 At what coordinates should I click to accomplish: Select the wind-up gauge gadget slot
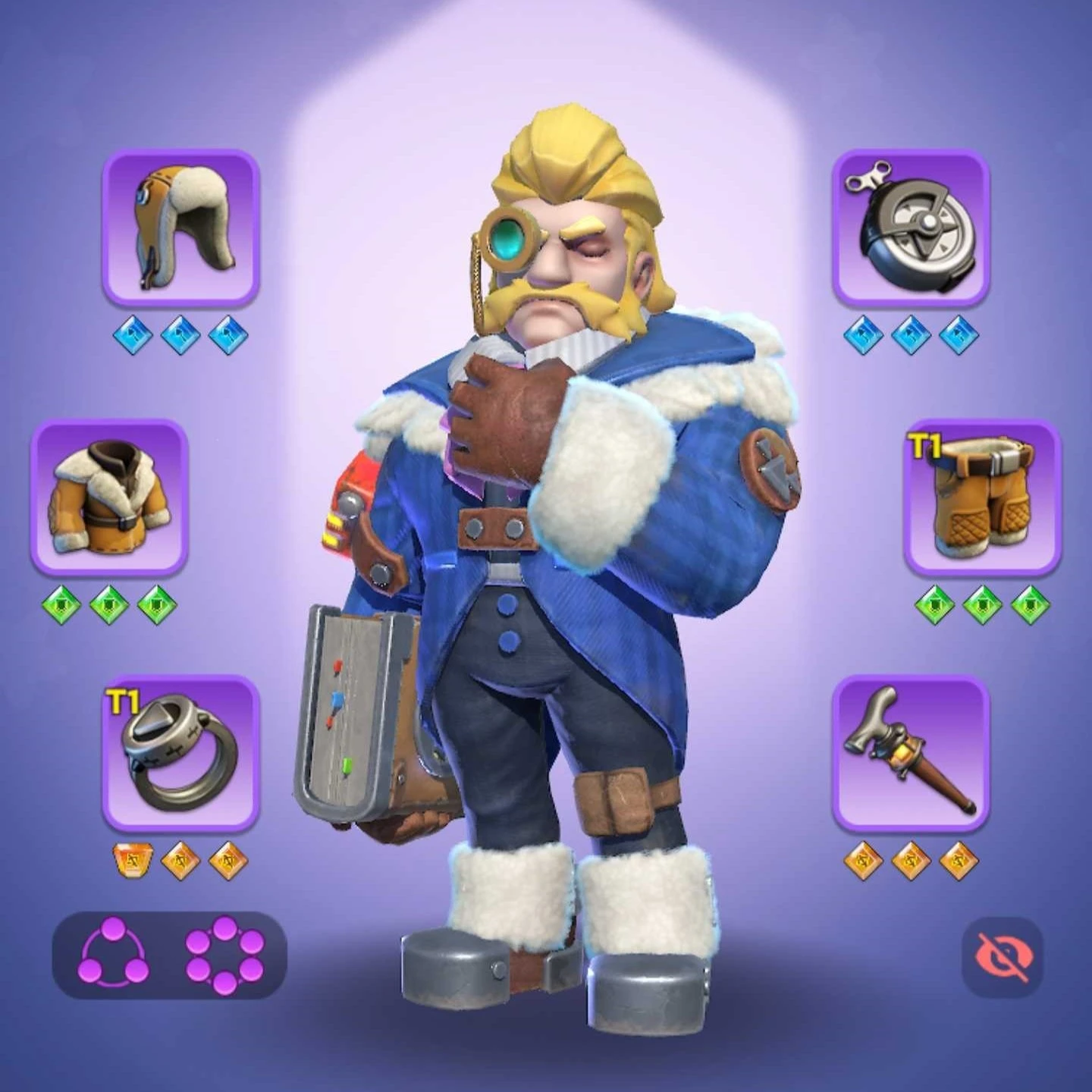[x=910, y=228]
